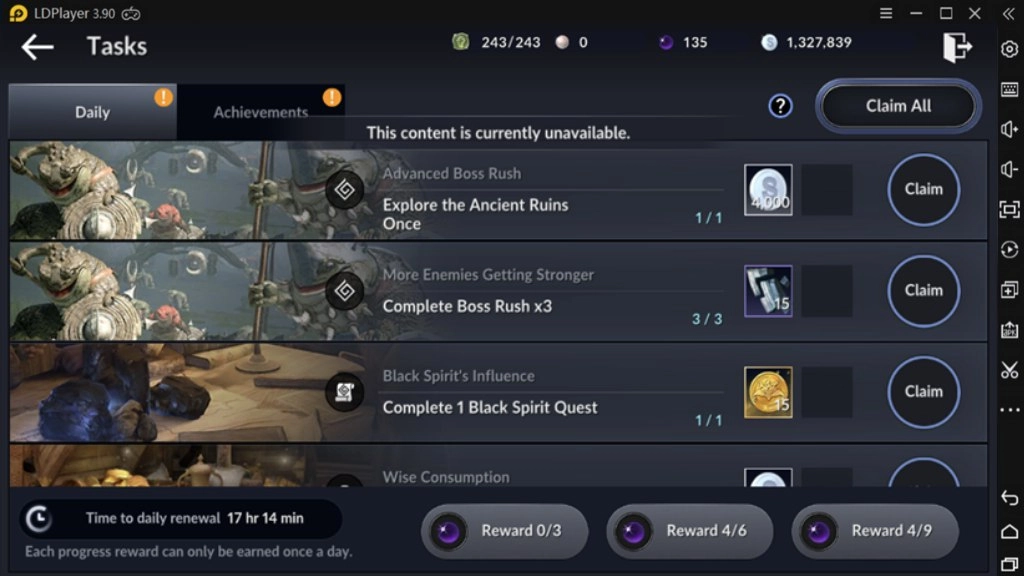Claim the Advanced Boss Rush reward
This screenshot has height=576, width=1024.
[923, 189]
